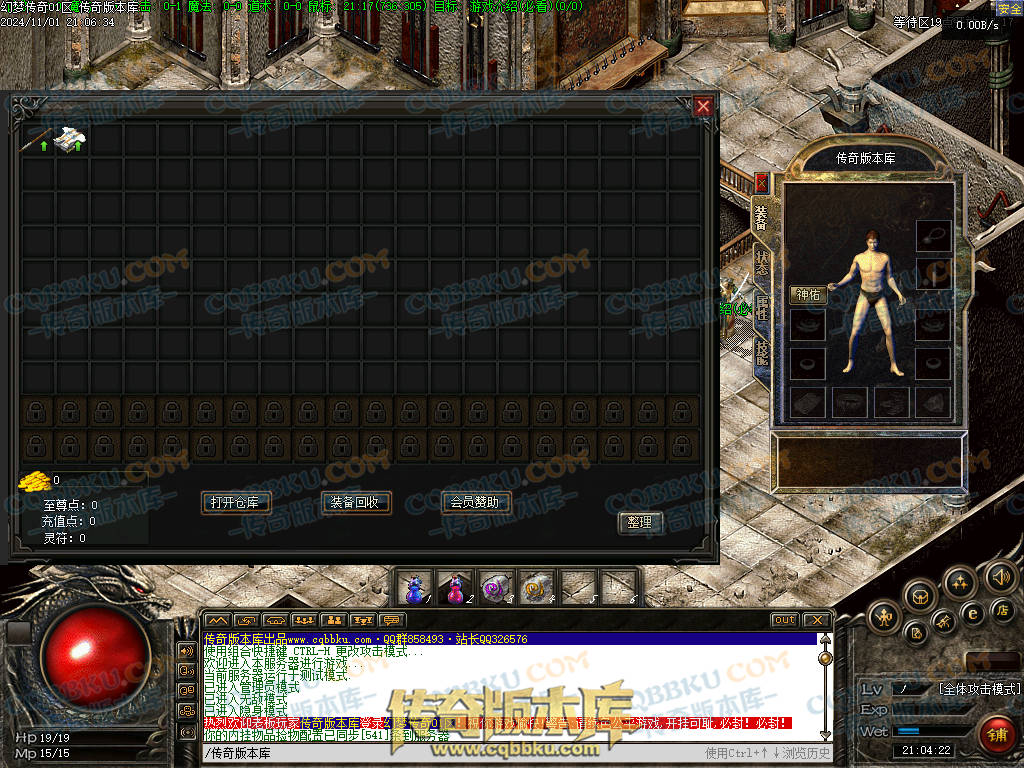Close the character equipment panel

click(761, 183)
